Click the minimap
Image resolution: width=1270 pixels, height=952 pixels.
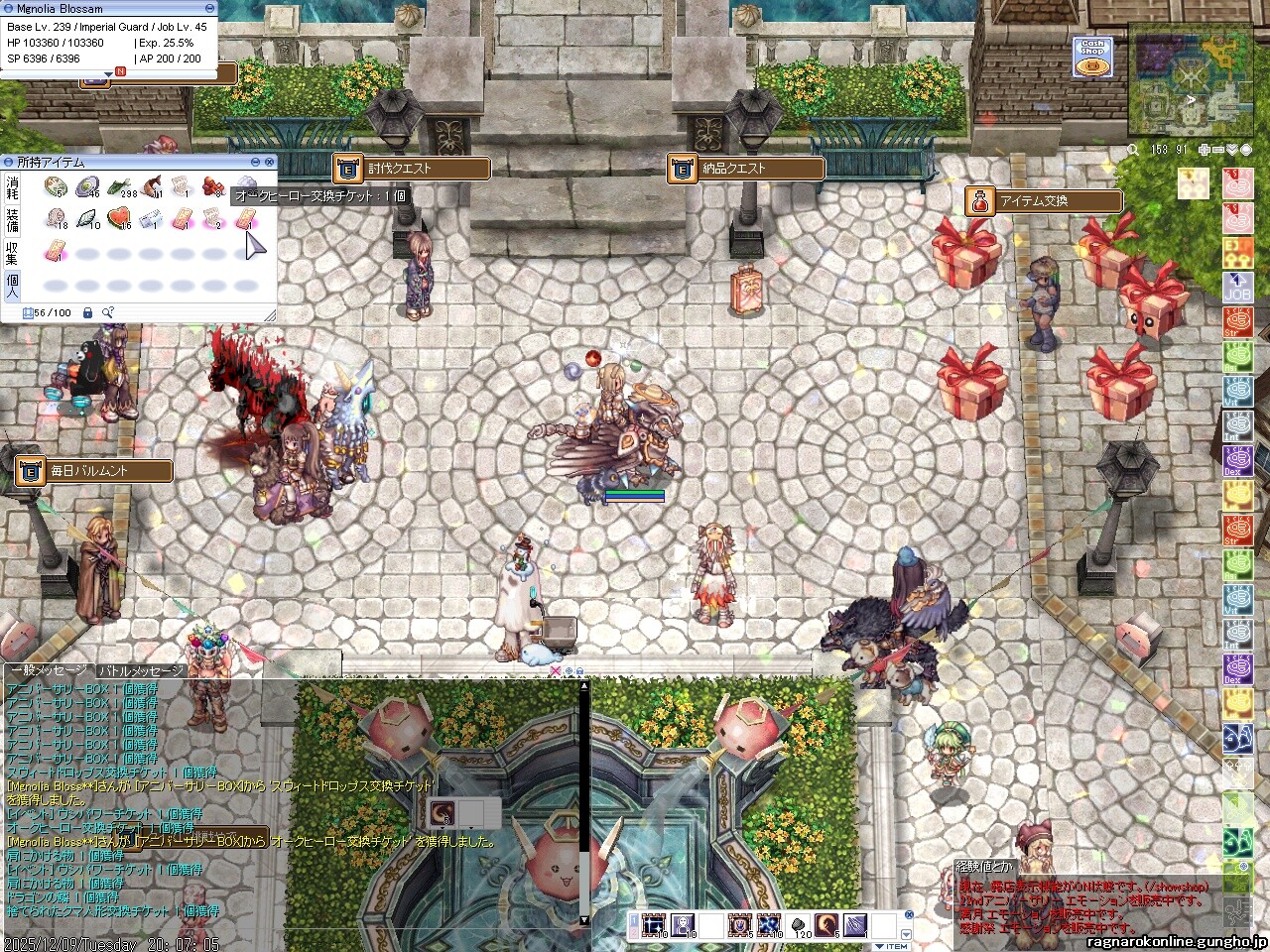[x=1191, y=84]
